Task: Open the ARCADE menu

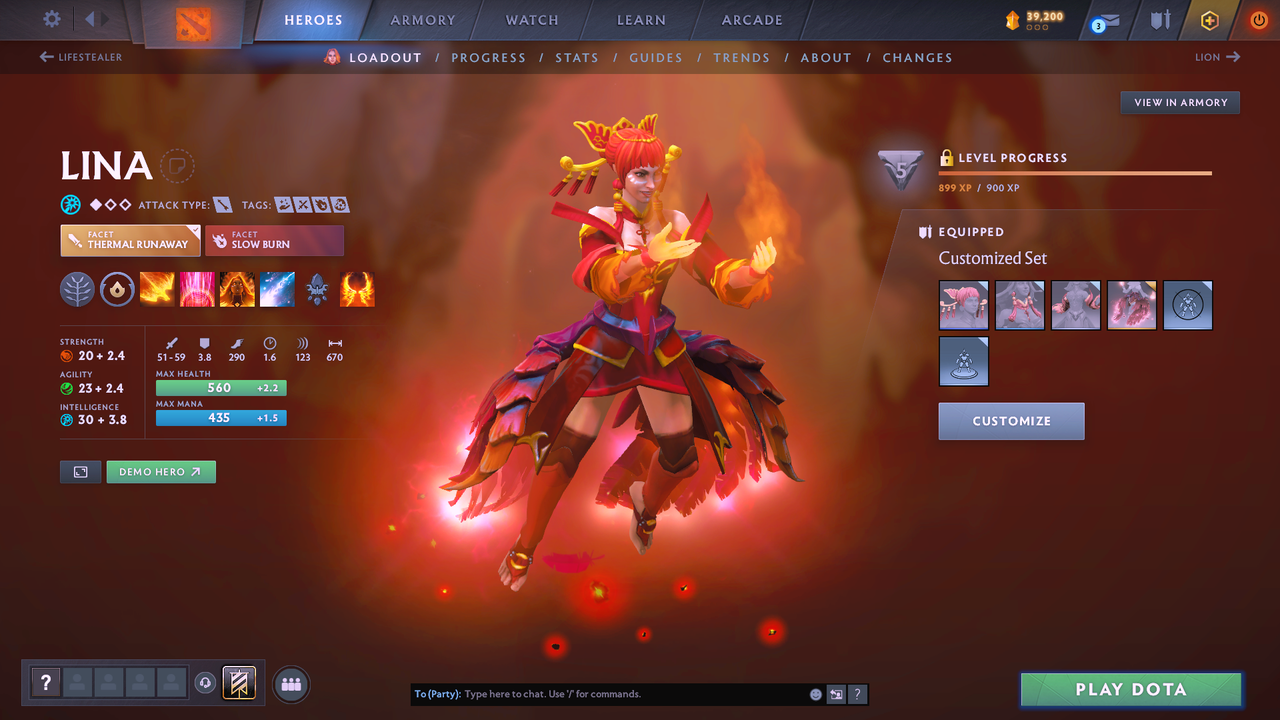Action: [751, 20]
